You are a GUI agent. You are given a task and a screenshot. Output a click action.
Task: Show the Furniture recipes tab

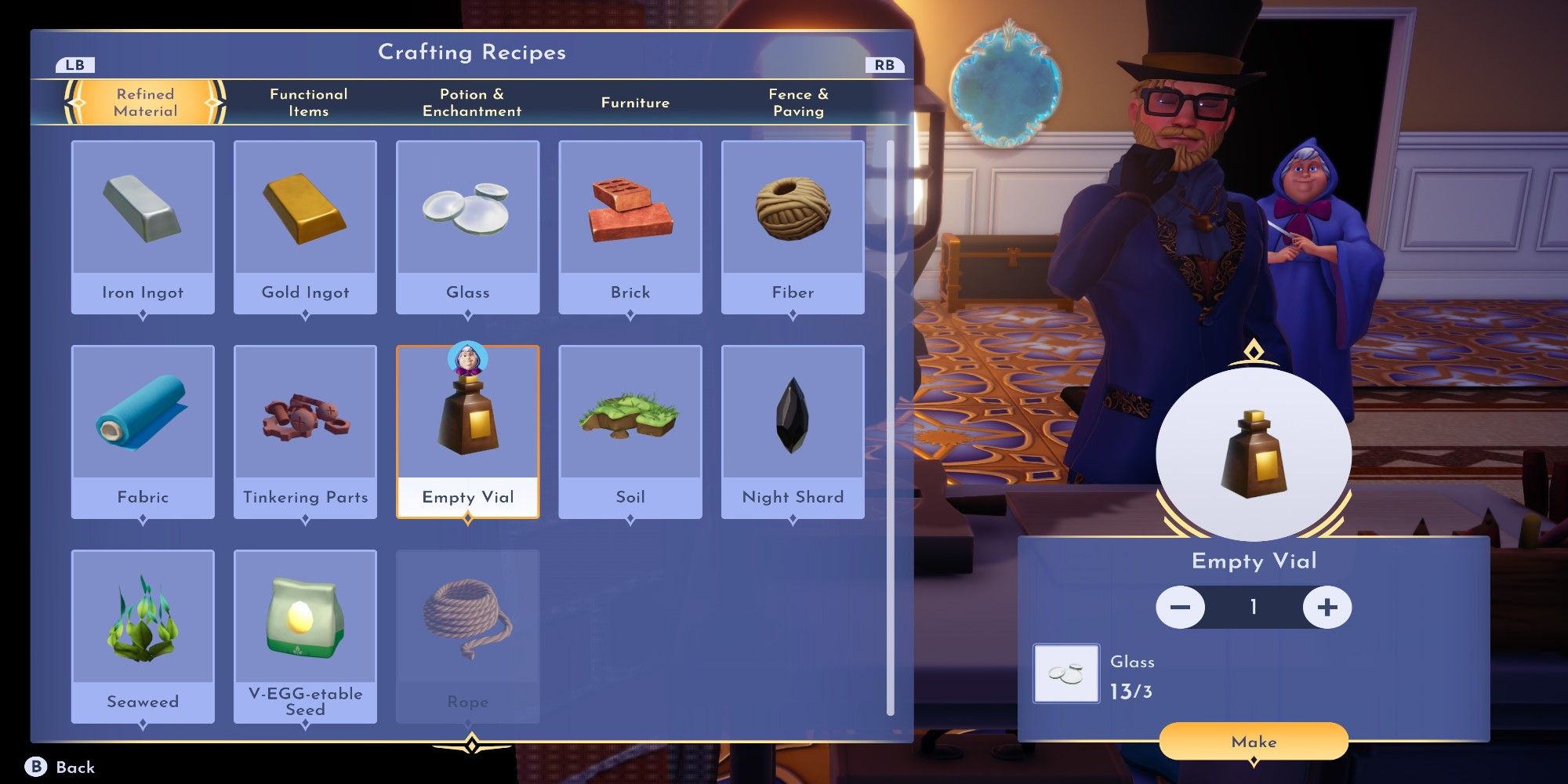[635, 103]
